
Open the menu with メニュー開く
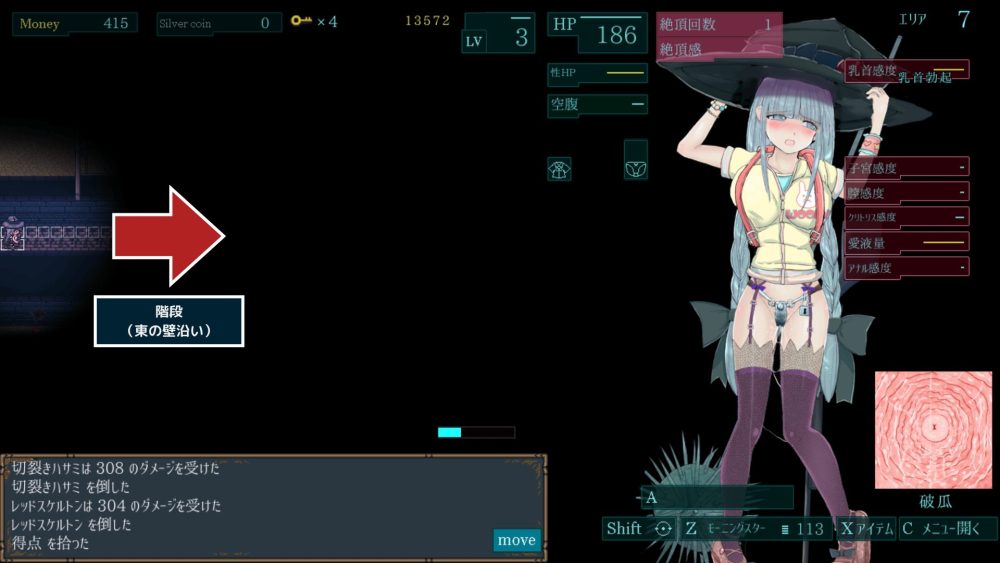point(947,529)
